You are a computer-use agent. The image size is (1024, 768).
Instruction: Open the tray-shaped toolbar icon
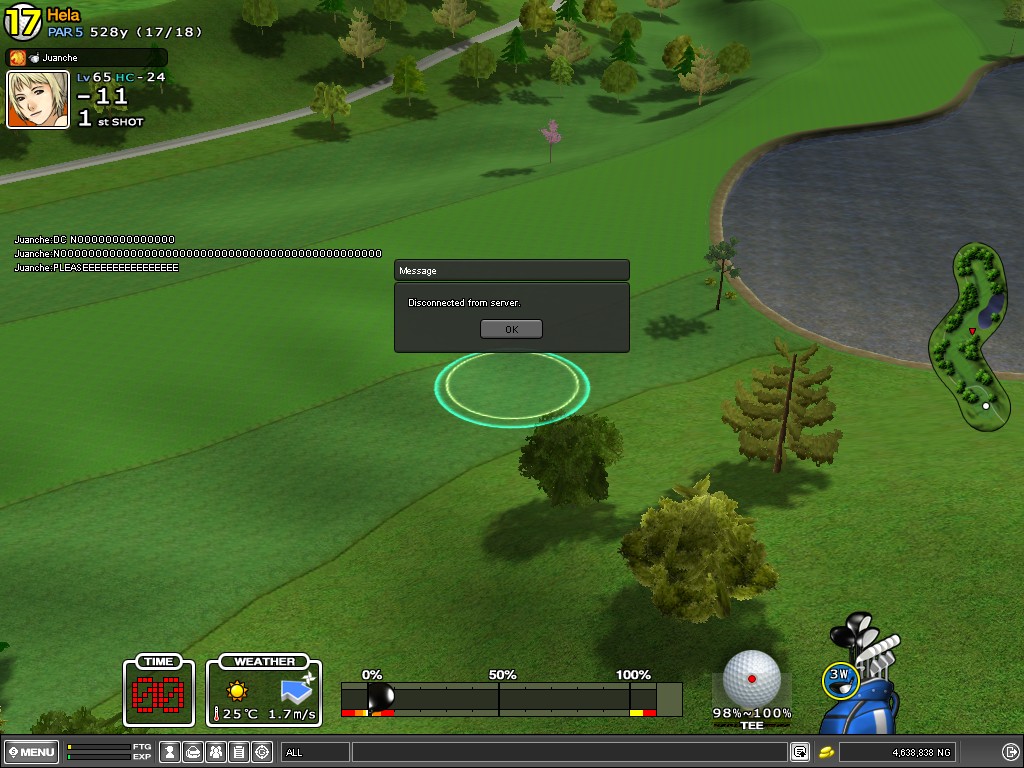pyautogui.click(x=193, y=752)
